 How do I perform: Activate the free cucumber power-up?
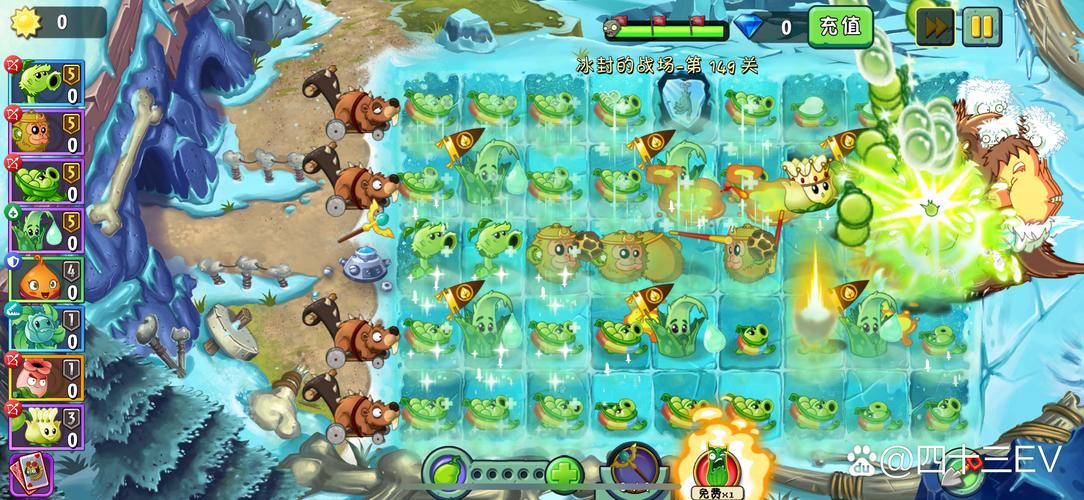[713, 466]
